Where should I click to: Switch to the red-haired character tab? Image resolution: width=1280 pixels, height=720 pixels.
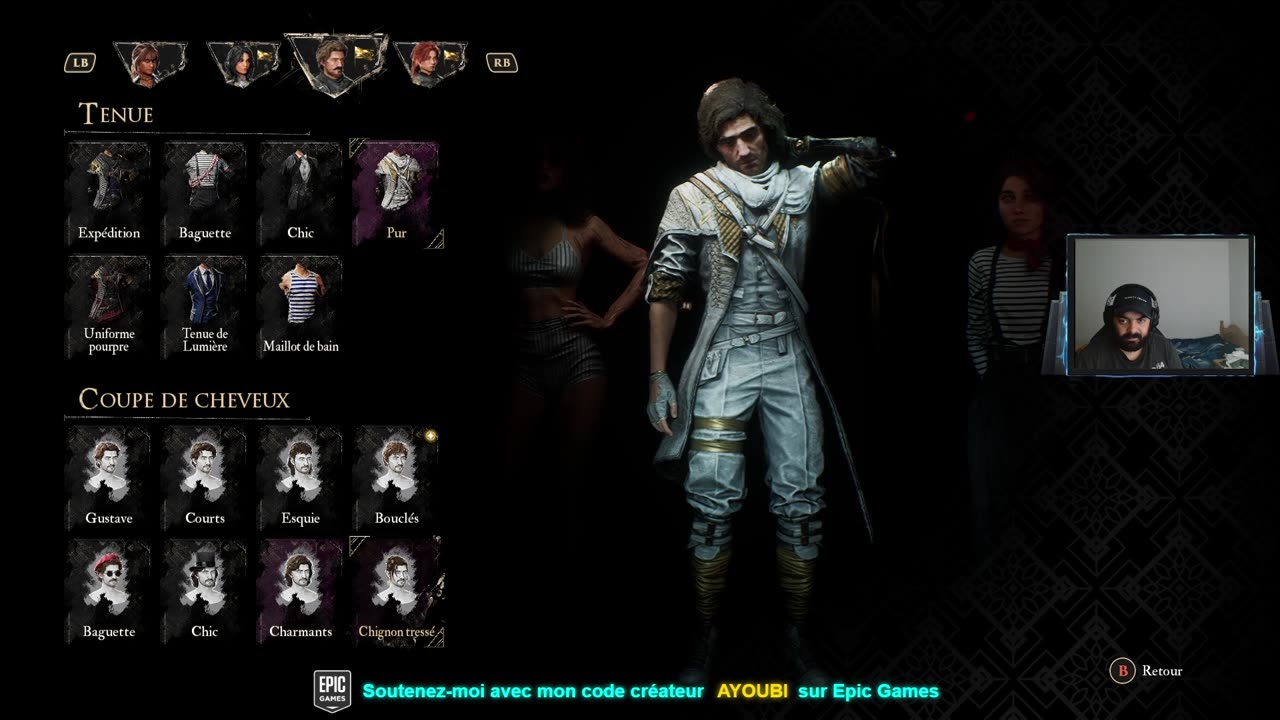(430, 62)
